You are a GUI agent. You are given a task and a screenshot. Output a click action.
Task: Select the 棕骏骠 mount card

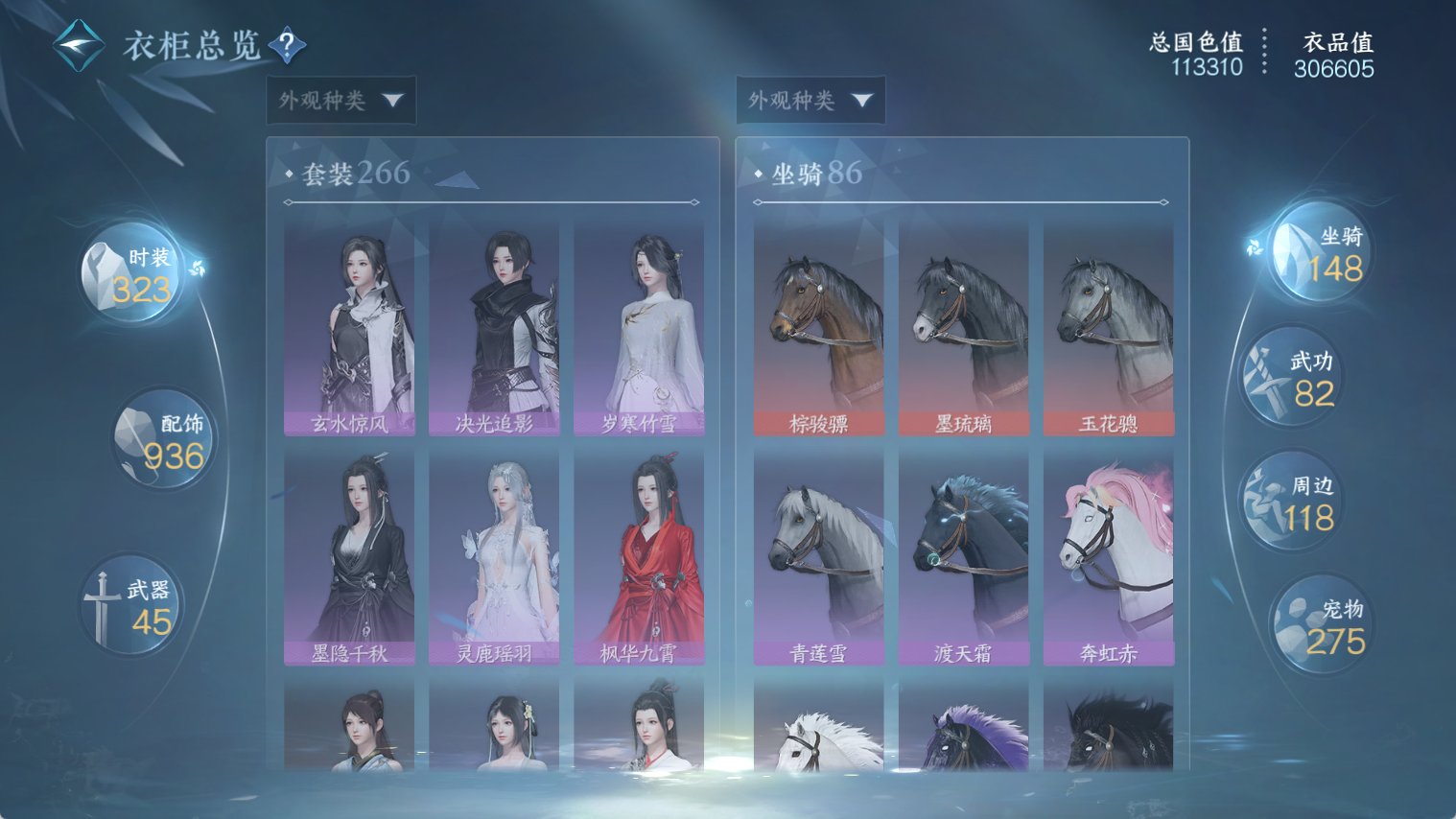(x=819, y=329)
